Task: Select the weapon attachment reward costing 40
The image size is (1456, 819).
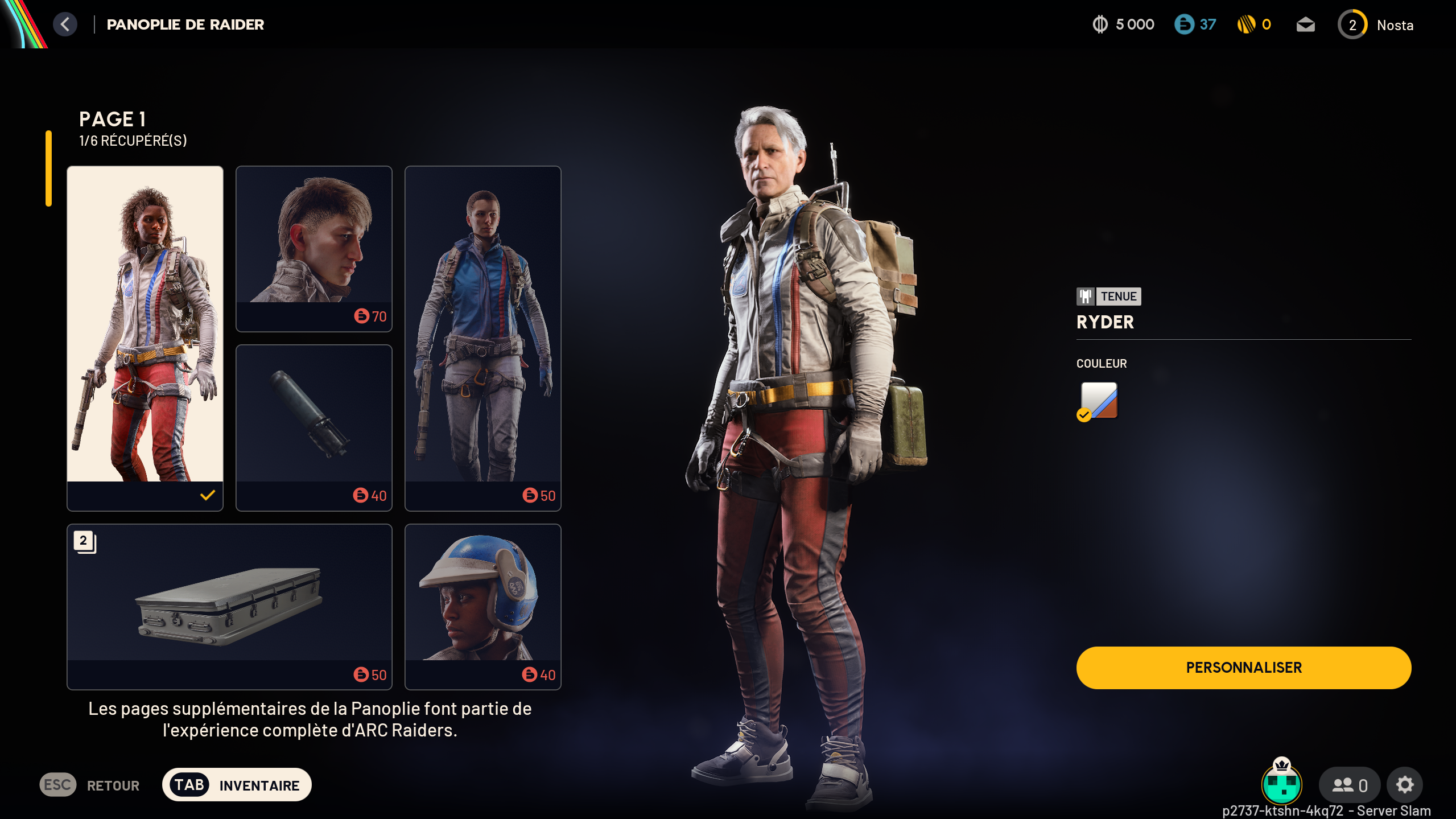Action: click(x=314, y=427)
